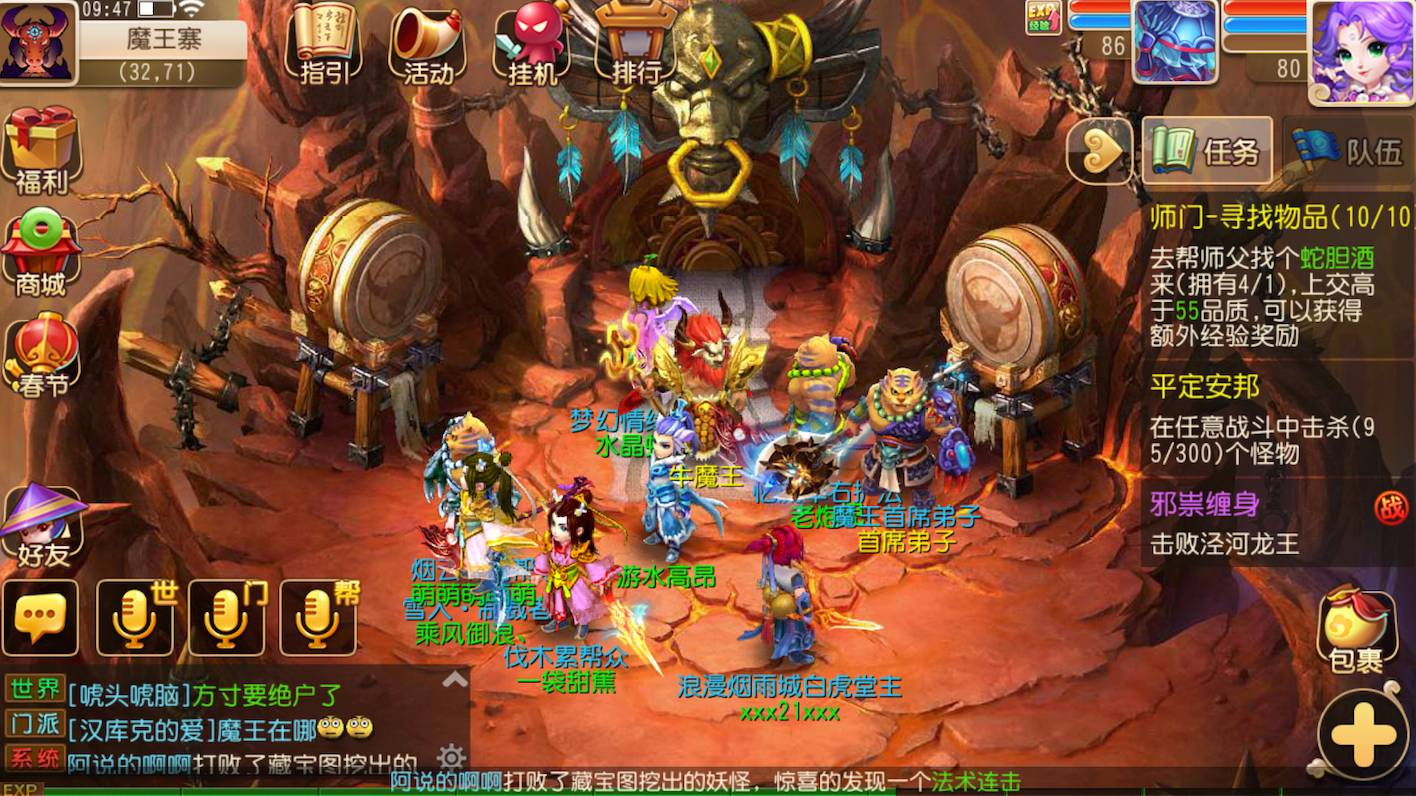The width and height of the screenshot is (1416, 796).
Task: Switch to the 任务 quest tab
Action: 1207,151
